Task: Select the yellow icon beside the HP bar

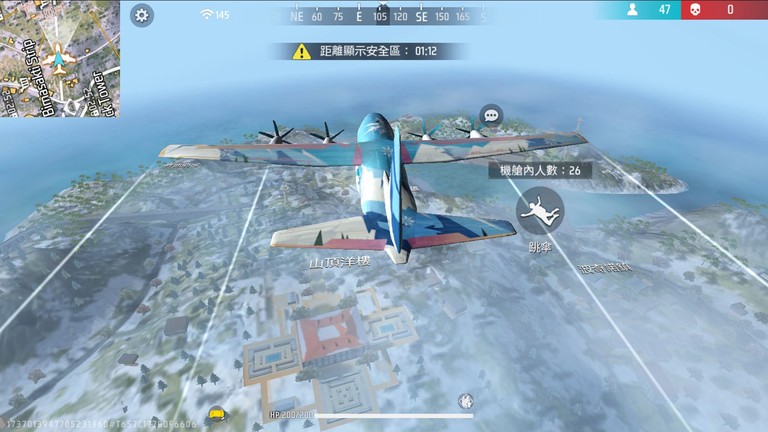Action: [215, 412]
